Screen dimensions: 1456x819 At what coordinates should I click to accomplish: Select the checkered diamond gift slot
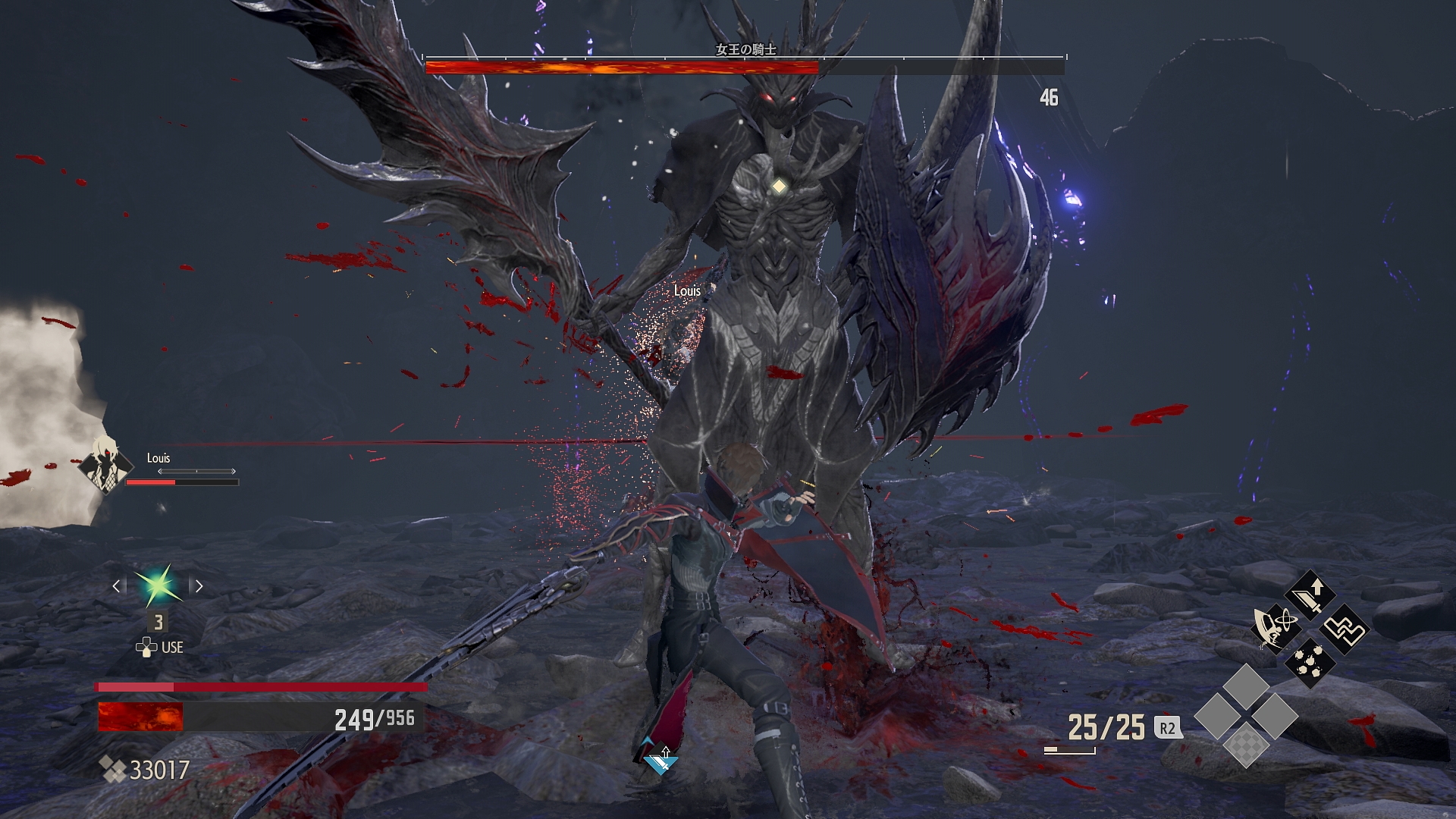1246,744
